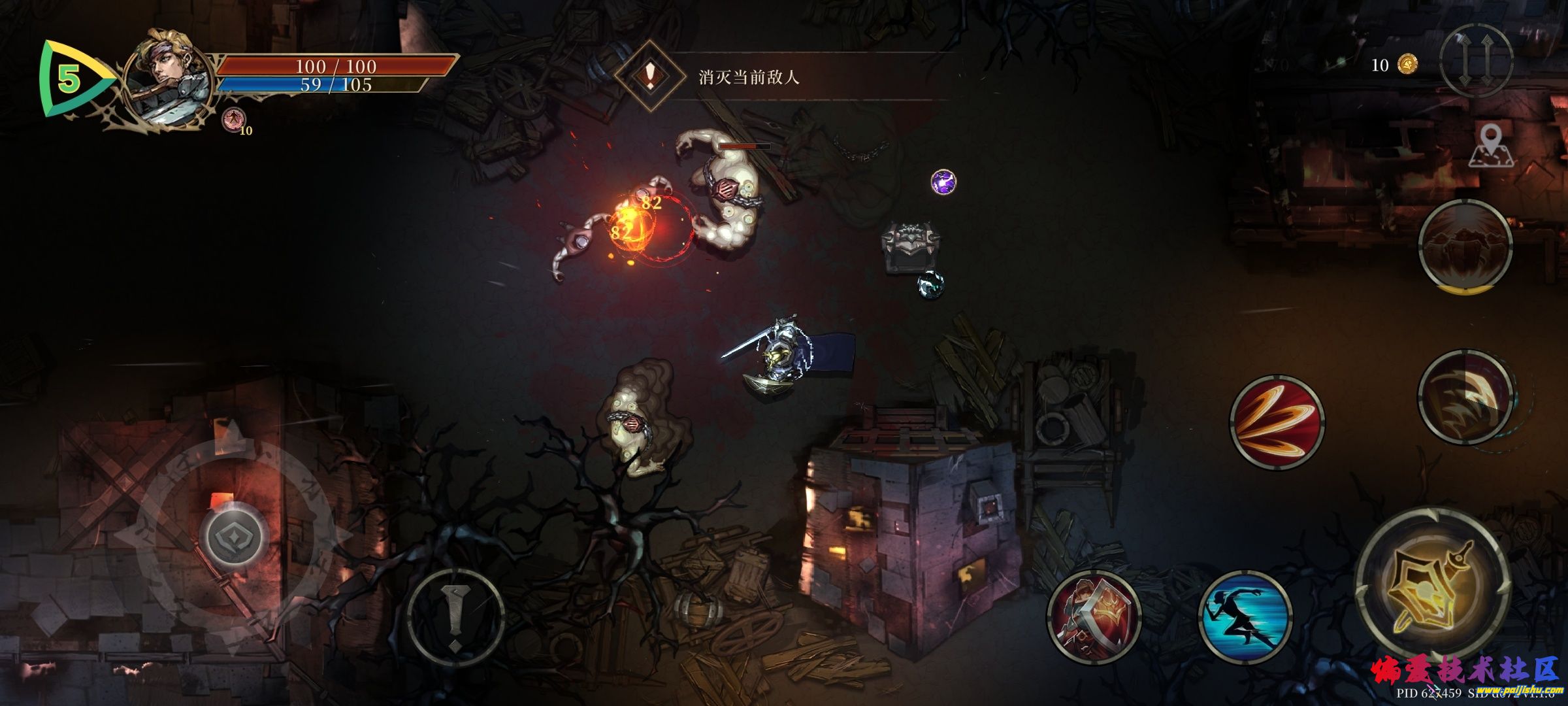This screenshot has width=1568, height=706.
Task: Open the map with the pin icon
Action: (x=1491, y=147)
